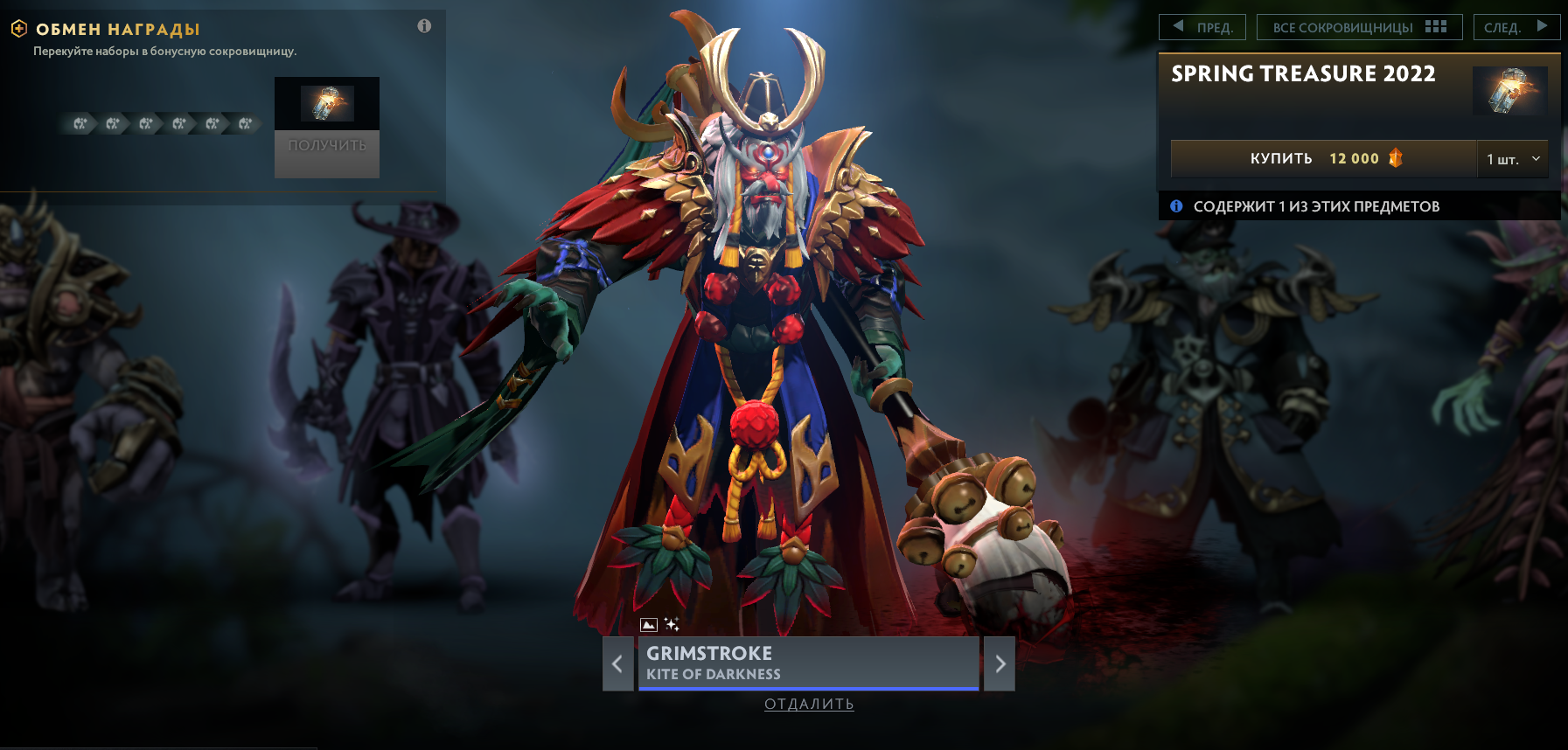
Task: Click the blue progress bar under KITE OF DARKNESS
Action: [x=808, y=687]
